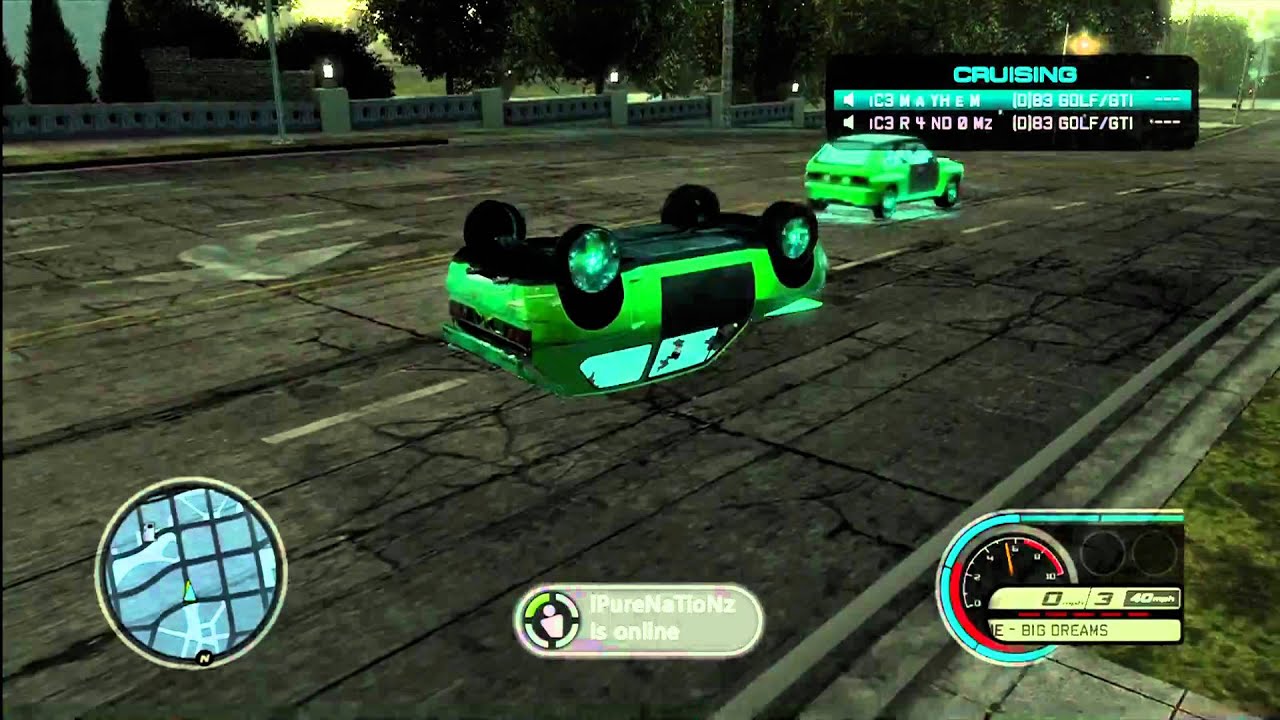This screenshot has width=1280, height=720.
Task: Select player iC3 M A YH E M row
Action: pos(1012,100)
